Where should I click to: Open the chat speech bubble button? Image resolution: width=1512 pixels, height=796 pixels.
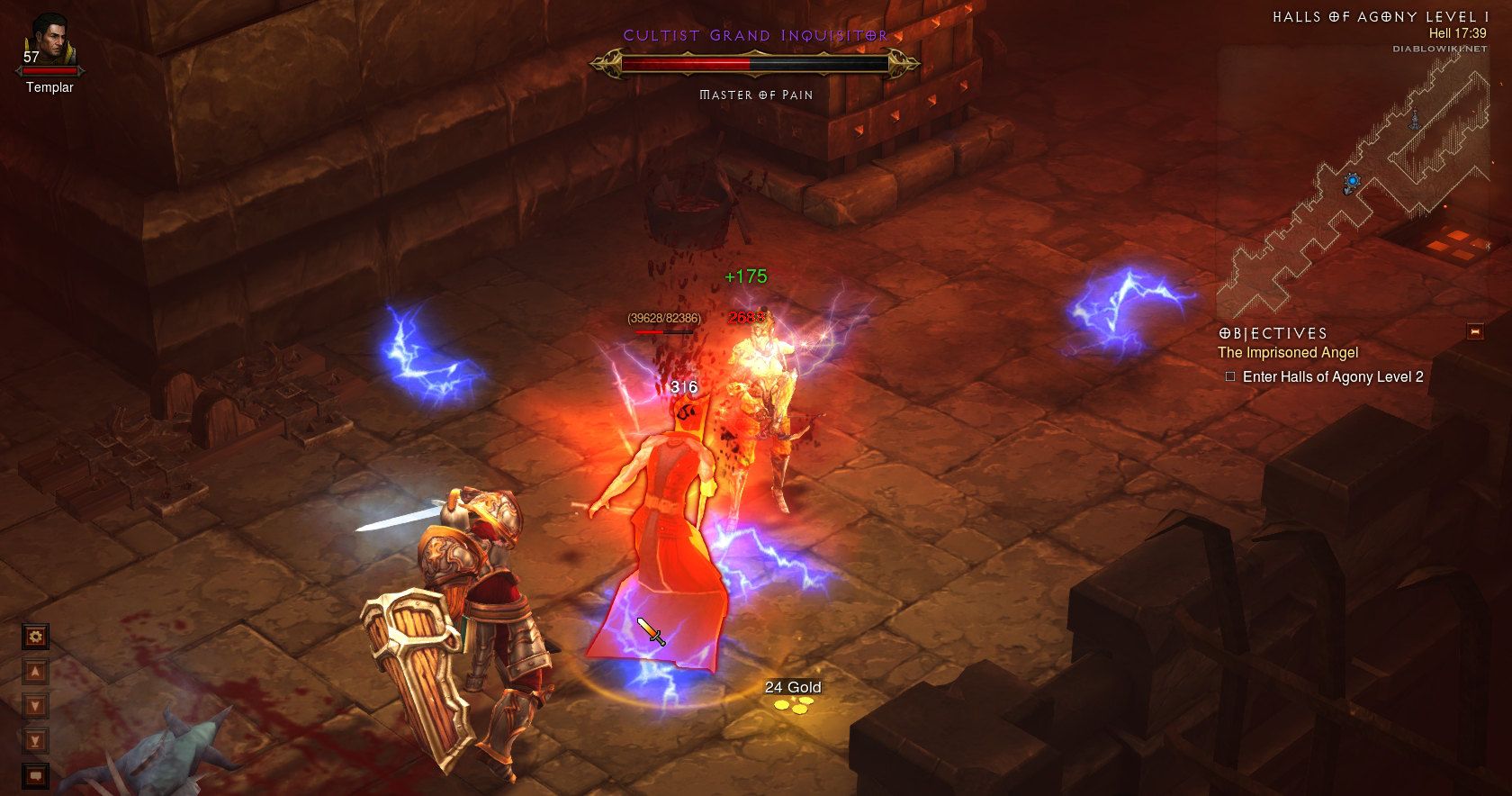(35, 774)
